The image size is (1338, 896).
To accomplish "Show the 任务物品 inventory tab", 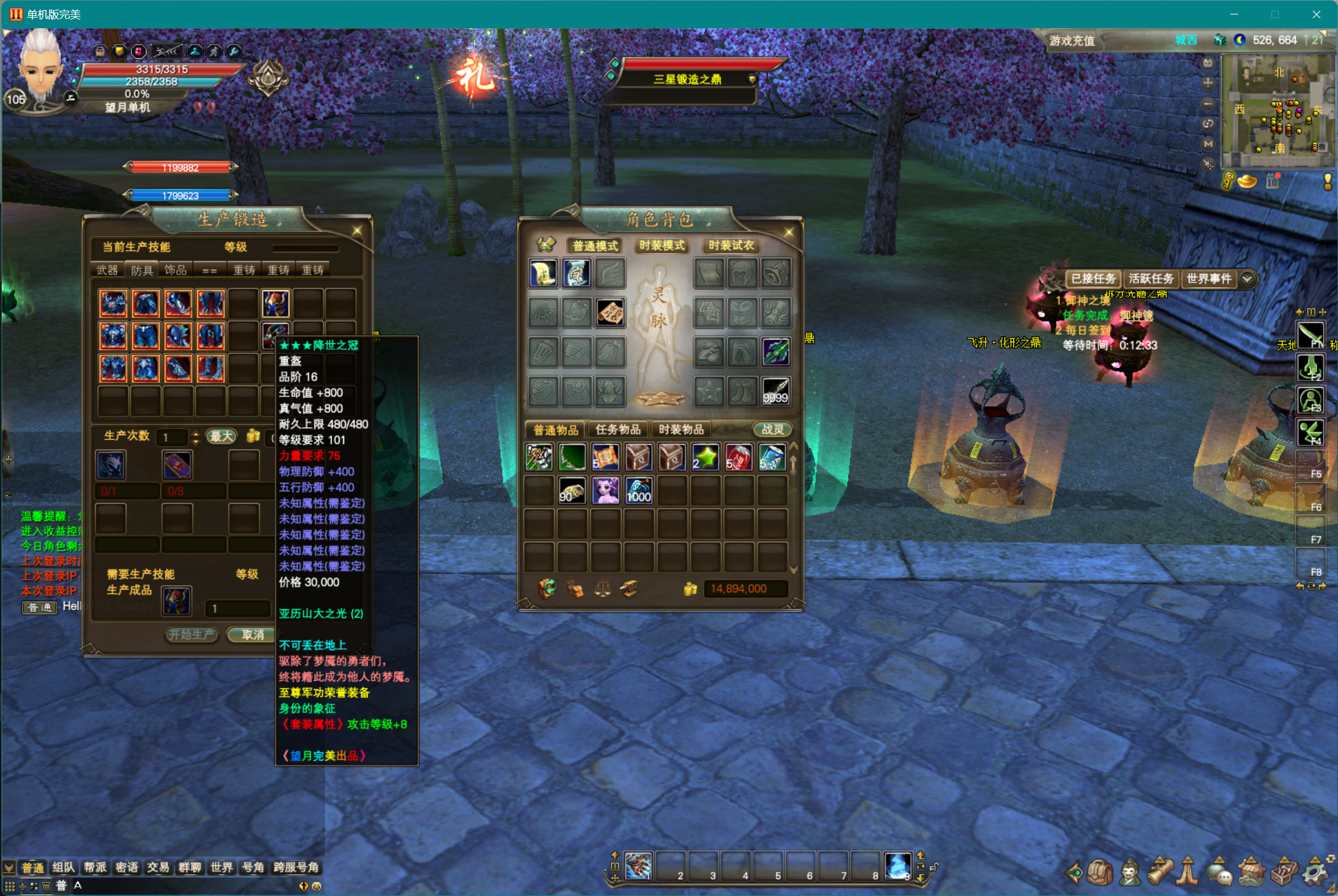I will tap(618, 429).
